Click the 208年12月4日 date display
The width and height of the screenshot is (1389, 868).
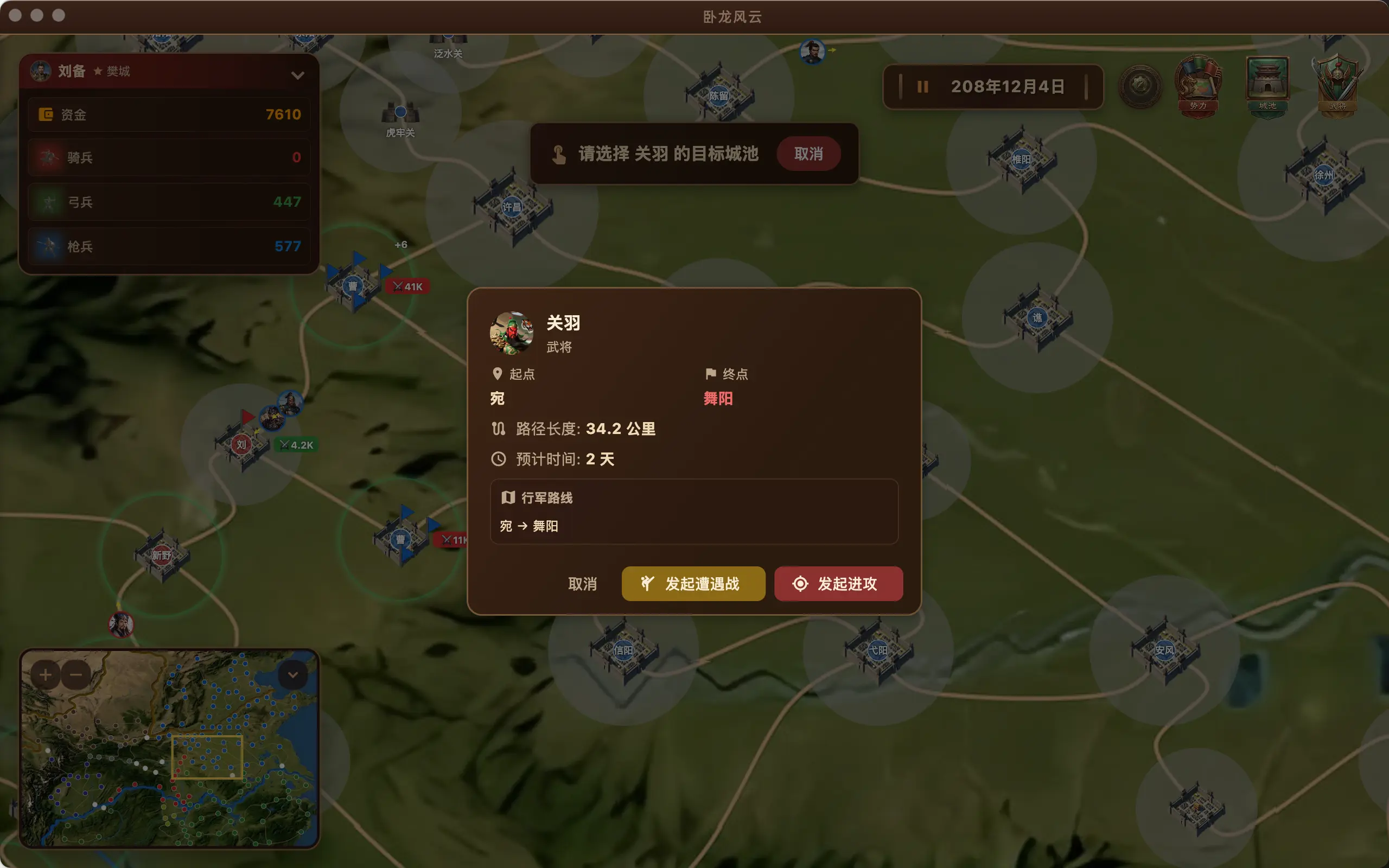click(x=1008, y=86)
